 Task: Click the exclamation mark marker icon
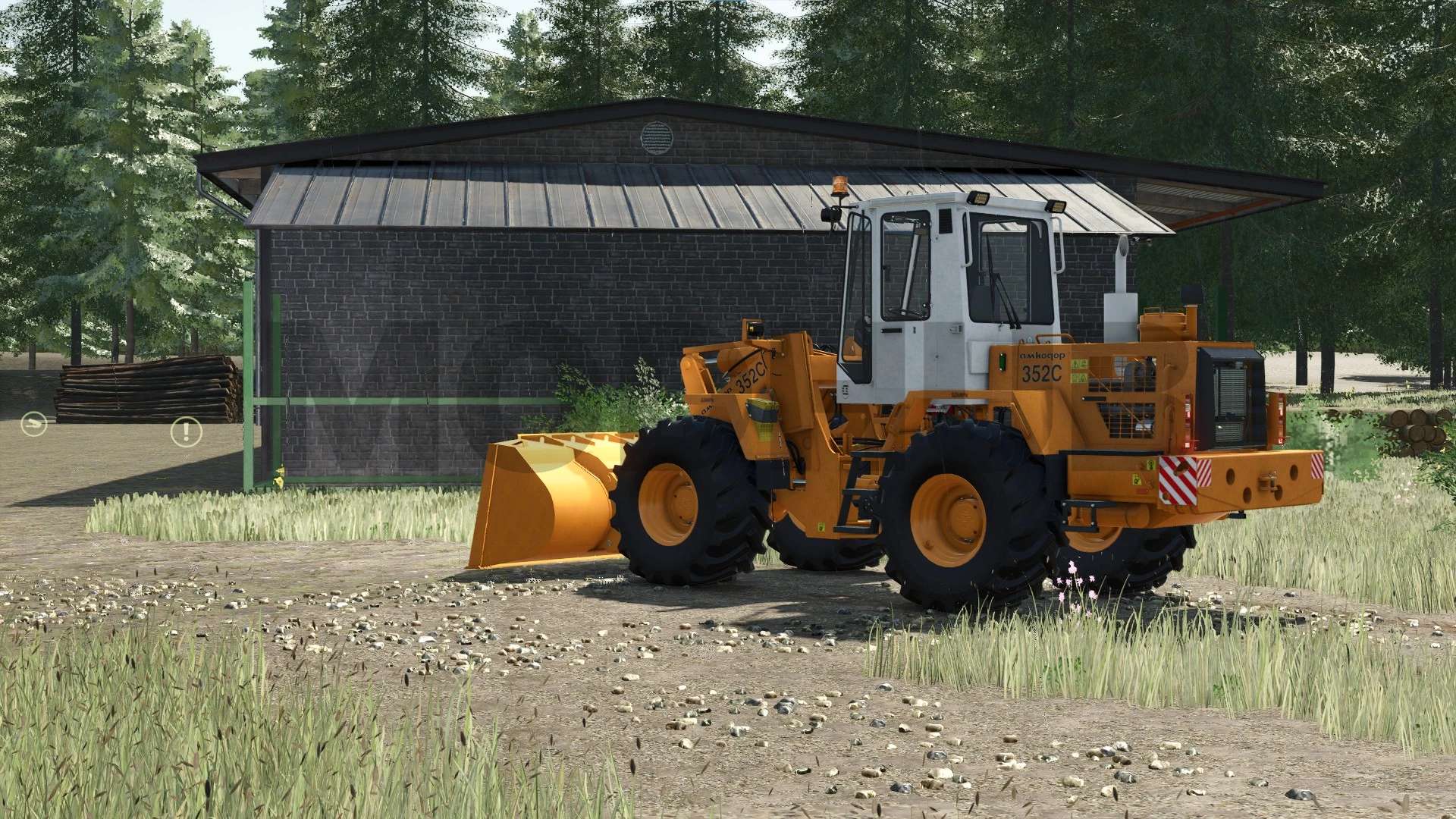pyautogui.click(x=186, y=431)
